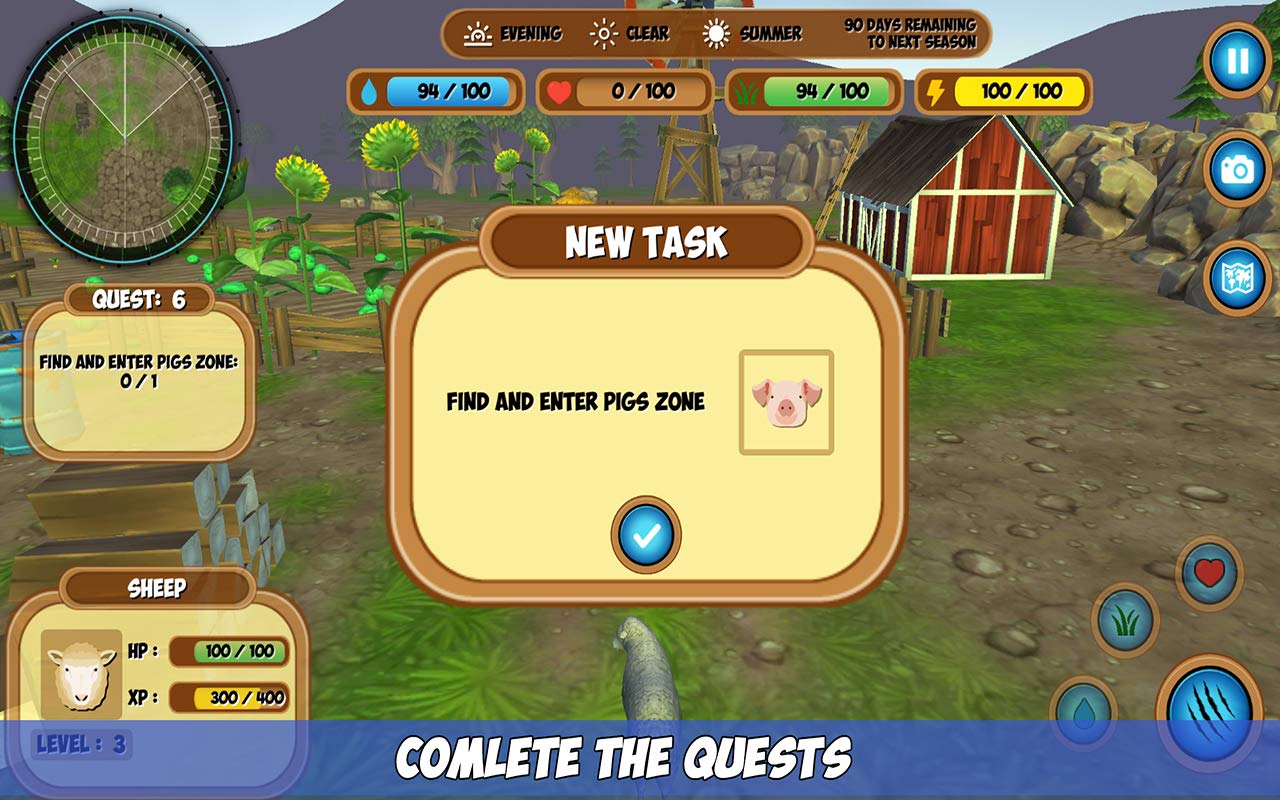This screenshot has height=800, width=1280.
Task: Click the Summer season label
Action: click(x=767, y=33)
